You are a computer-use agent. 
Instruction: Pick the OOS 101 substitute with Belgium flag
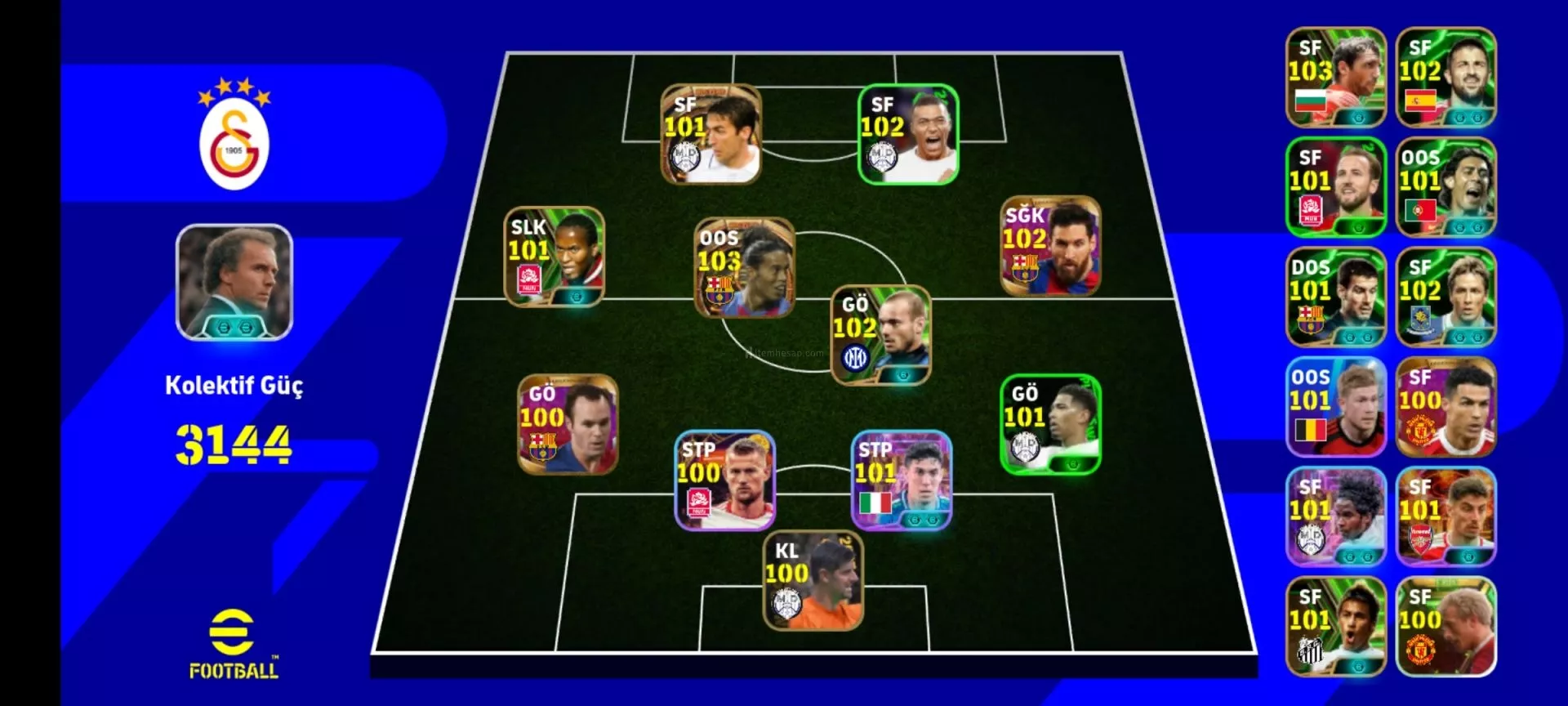[x=1336, y=407]
